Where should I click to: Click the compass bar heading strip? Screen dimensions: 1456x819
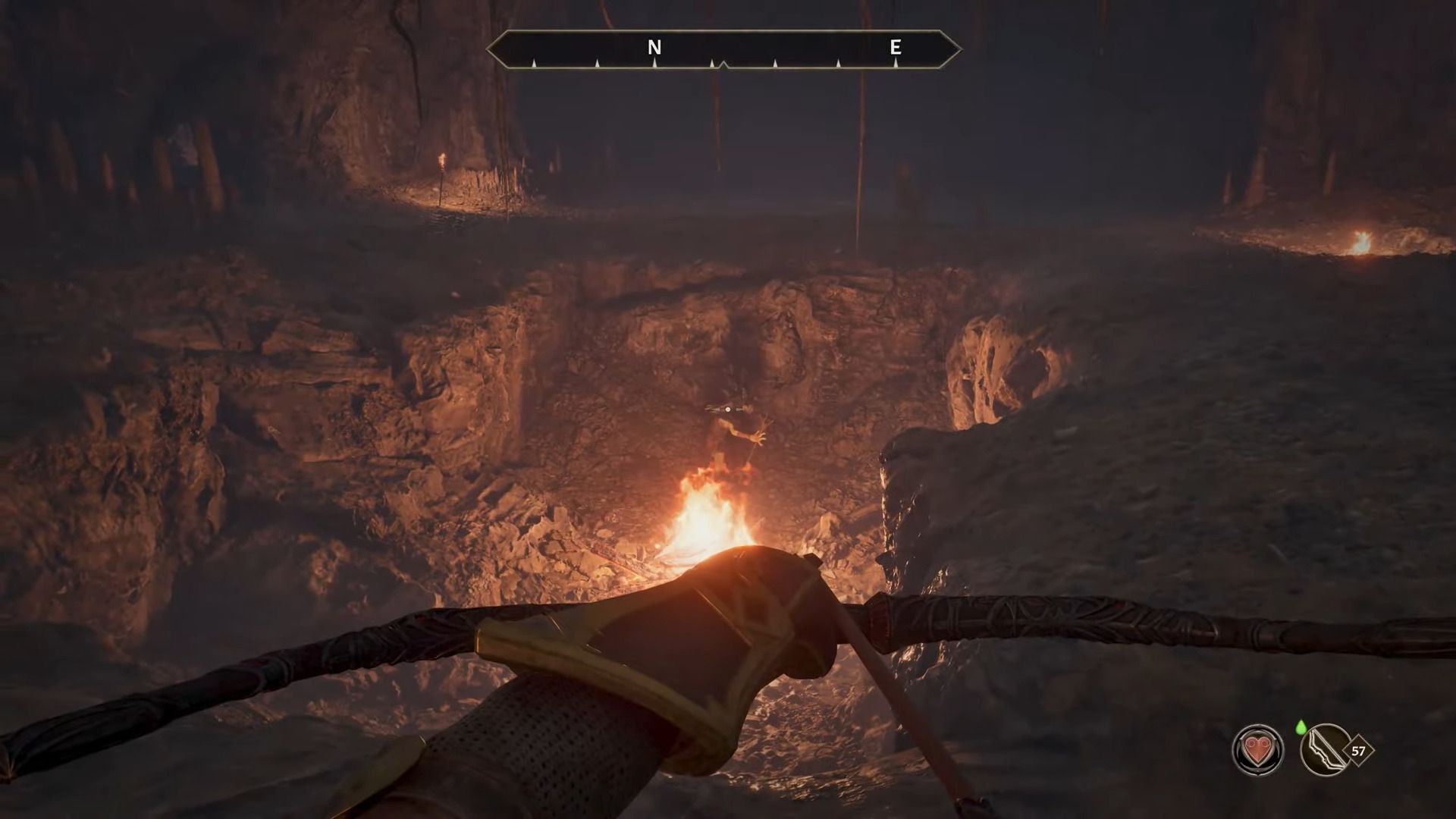tap(723, 50)
